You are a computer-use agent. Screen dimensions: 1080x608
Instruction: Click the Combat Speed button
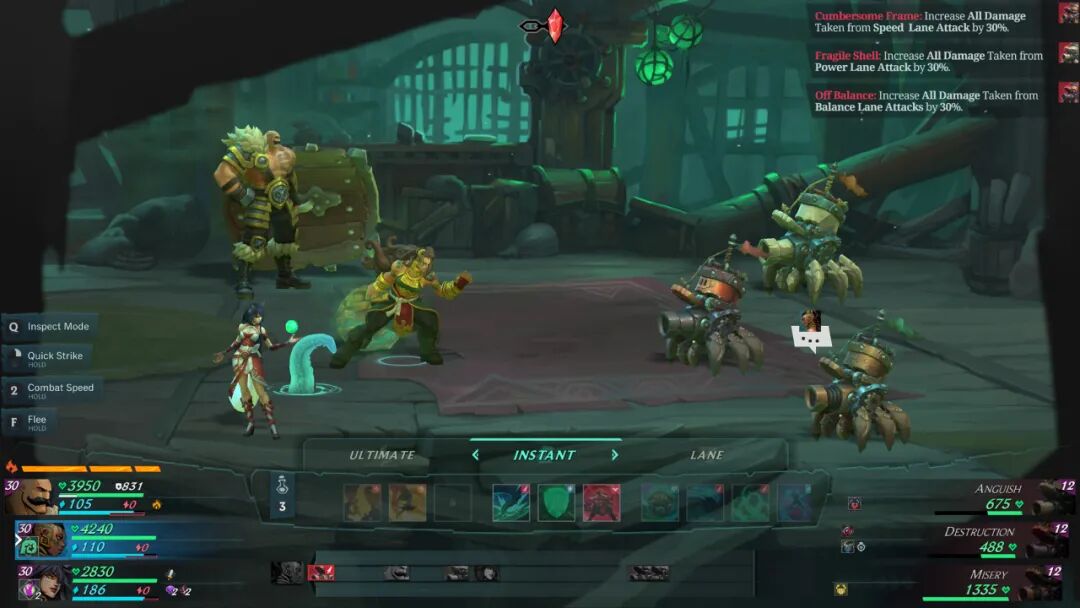[x=52, y=389]
